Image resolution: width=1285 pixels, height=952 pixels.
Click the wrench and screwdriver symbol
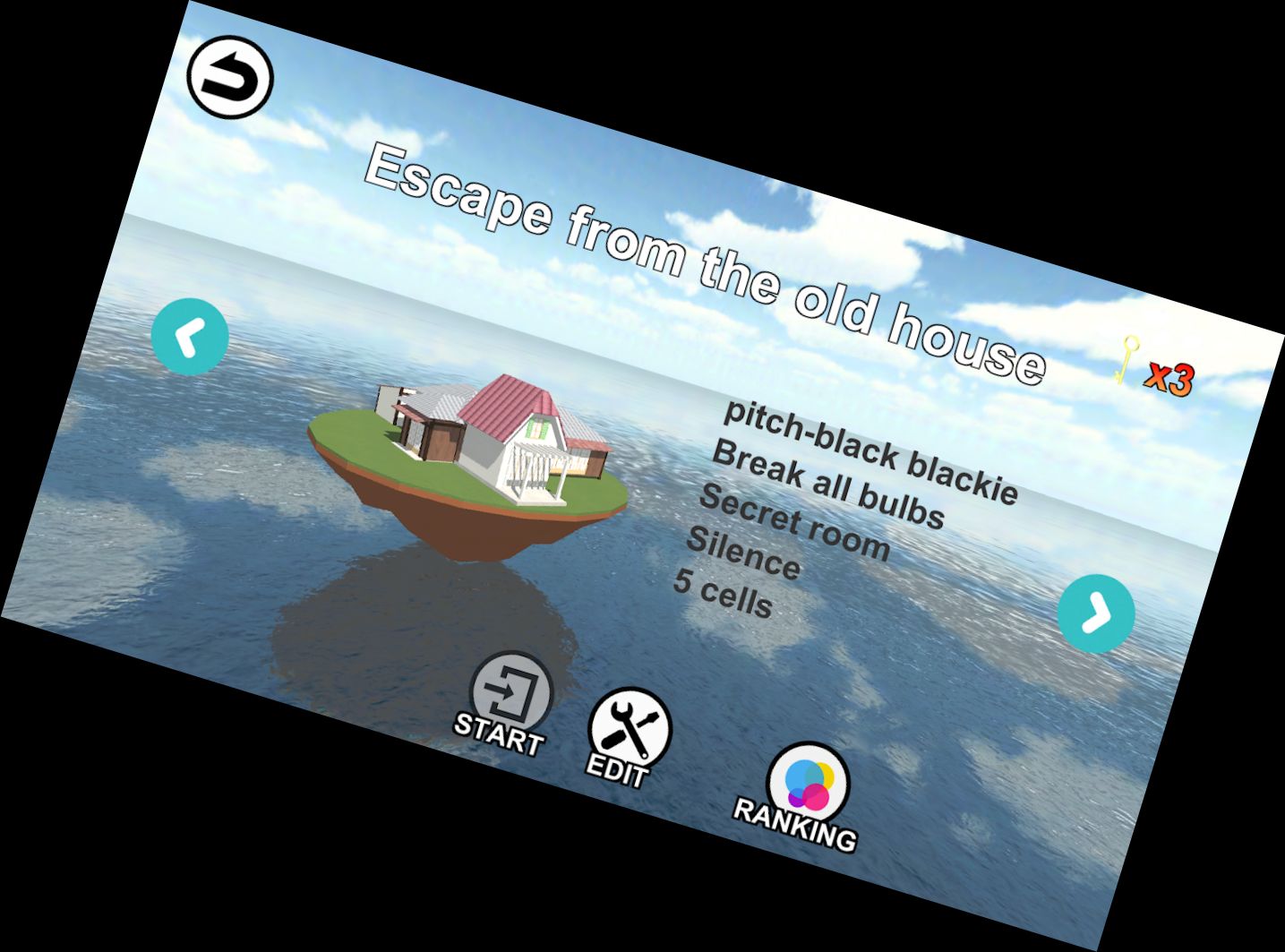630,727
